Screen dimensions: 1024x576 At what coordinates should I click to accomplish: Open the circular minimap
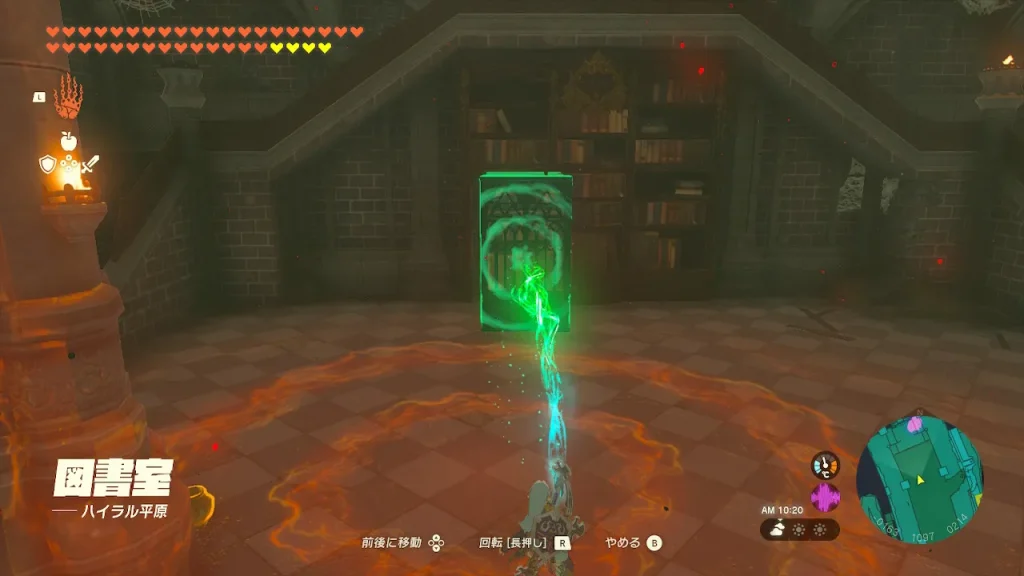[x=919, y=480]
